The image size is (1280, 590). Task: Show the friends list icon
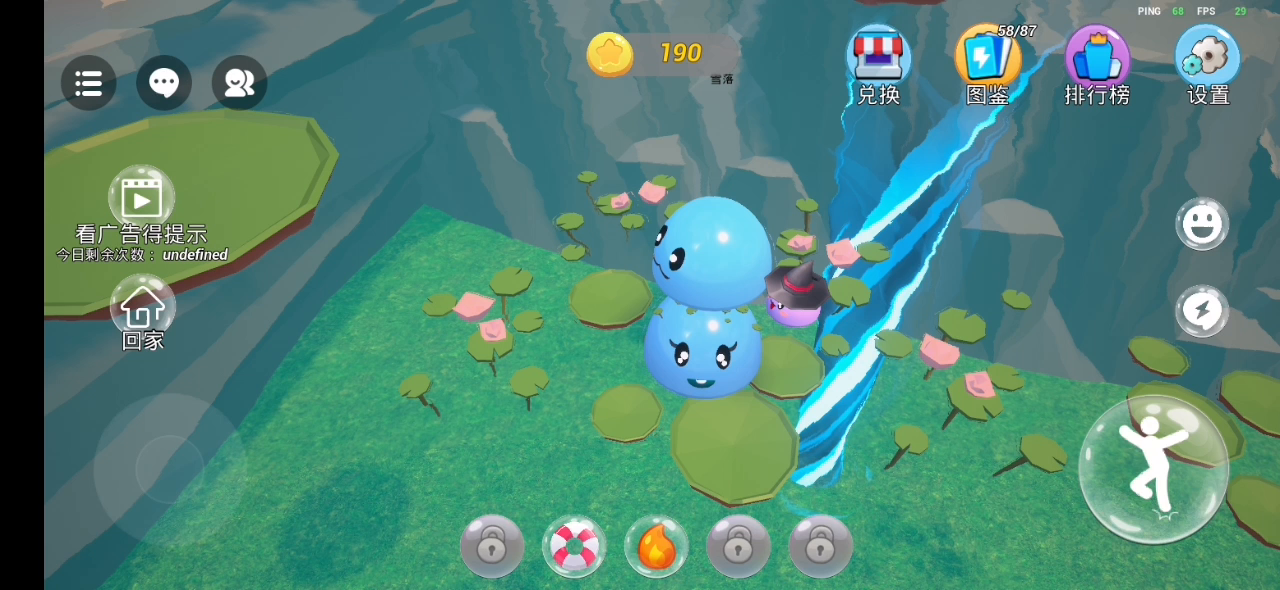(x=239, y=83)
